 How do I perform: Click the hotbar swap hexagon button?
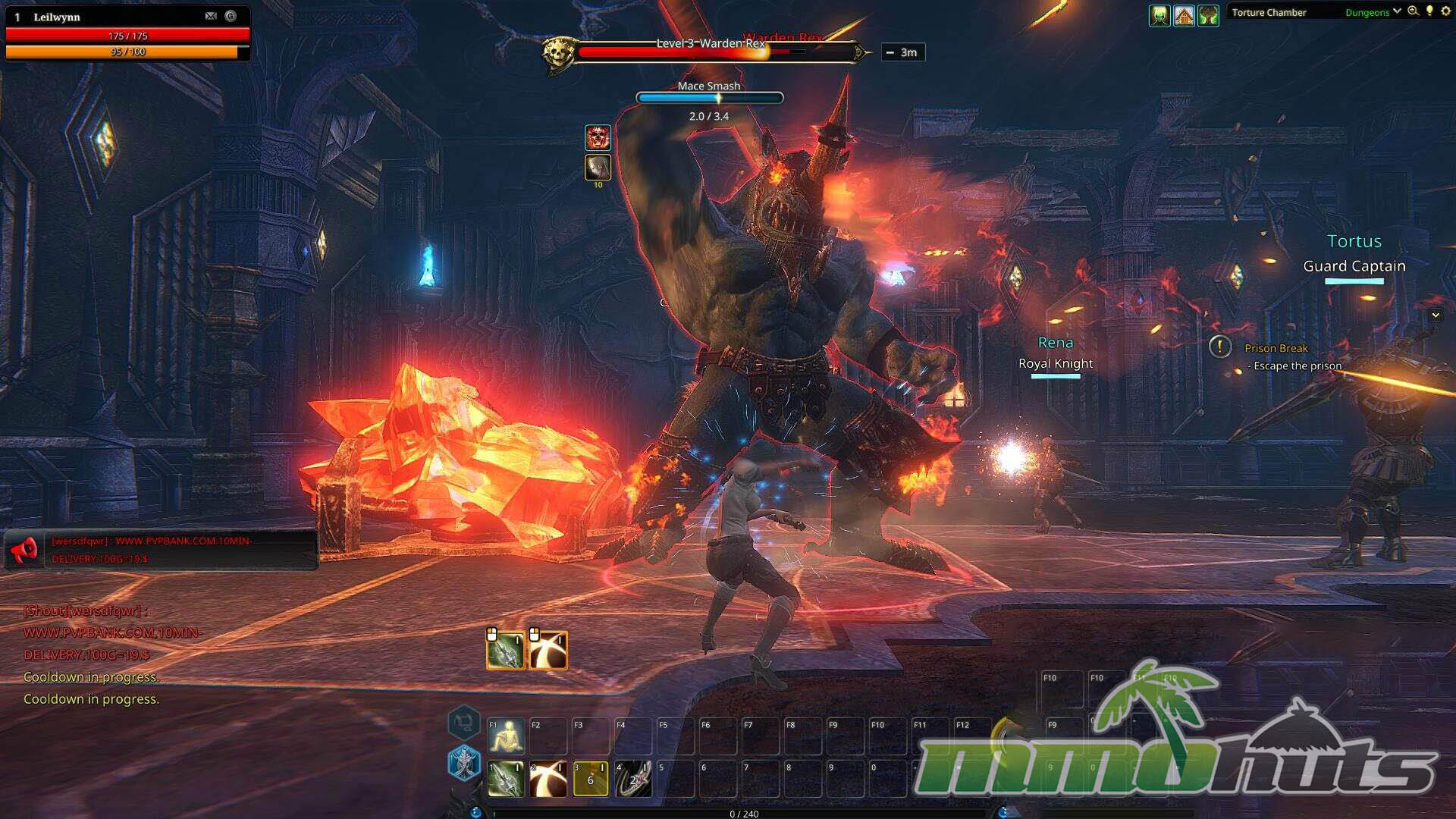[463, 722]
